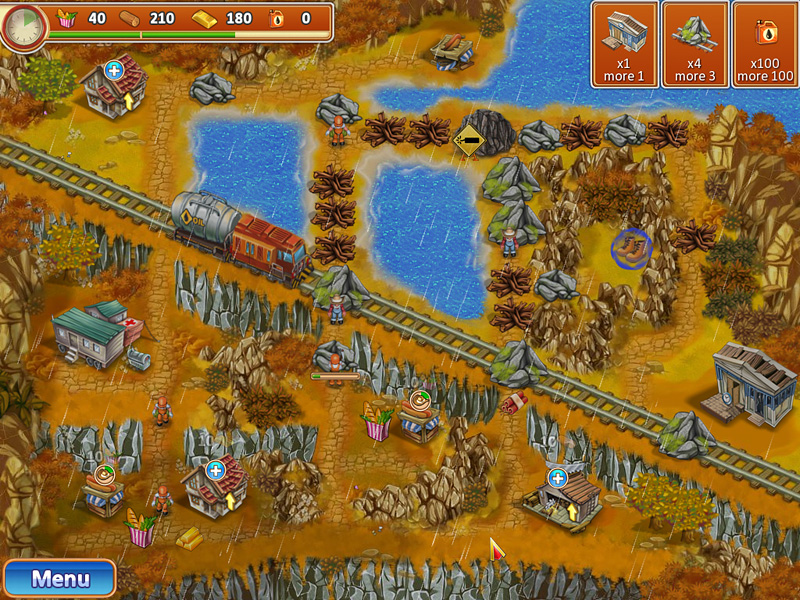Viewport: 800px width, 600px height.
Task: Select the building objective tracker panel
Action: [x=625, y=45]
